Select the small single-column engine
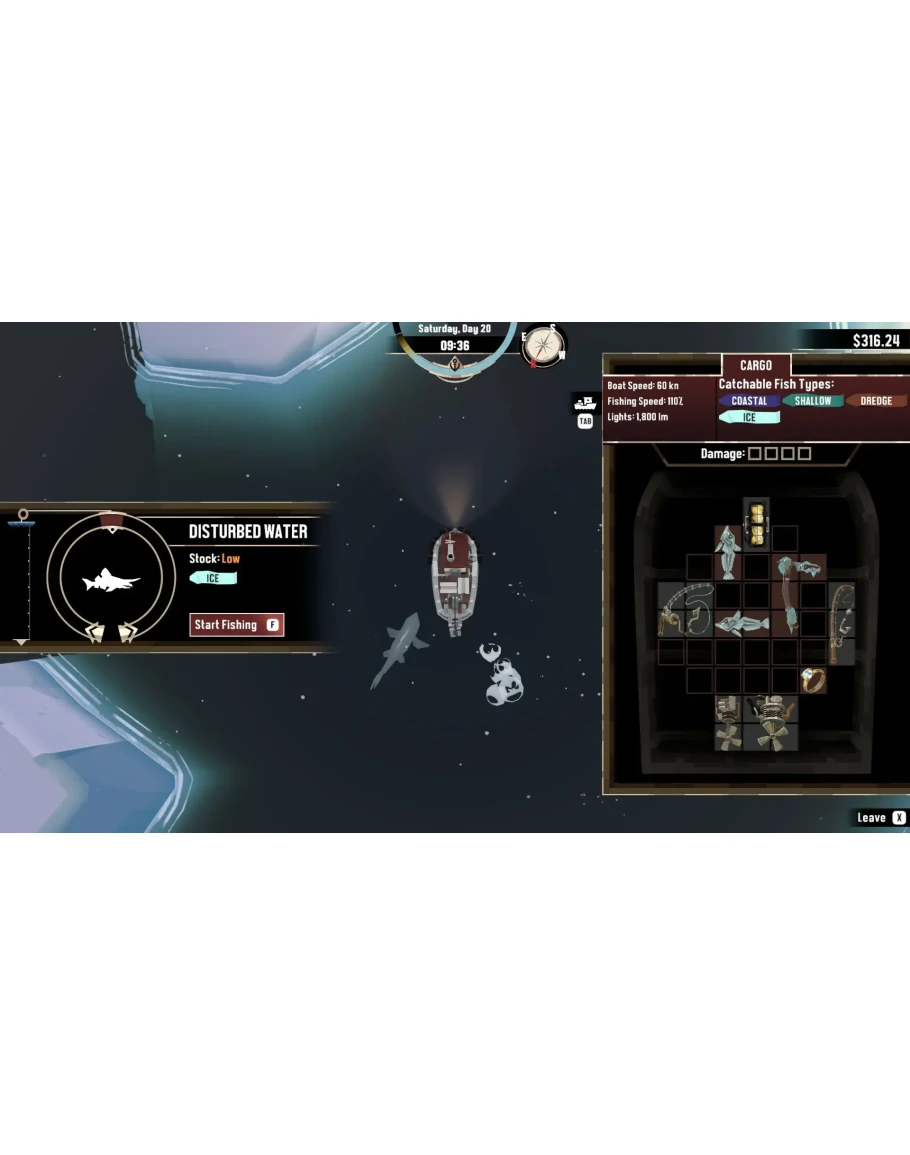Screen dimensions: 910x1155 point(727,722)
